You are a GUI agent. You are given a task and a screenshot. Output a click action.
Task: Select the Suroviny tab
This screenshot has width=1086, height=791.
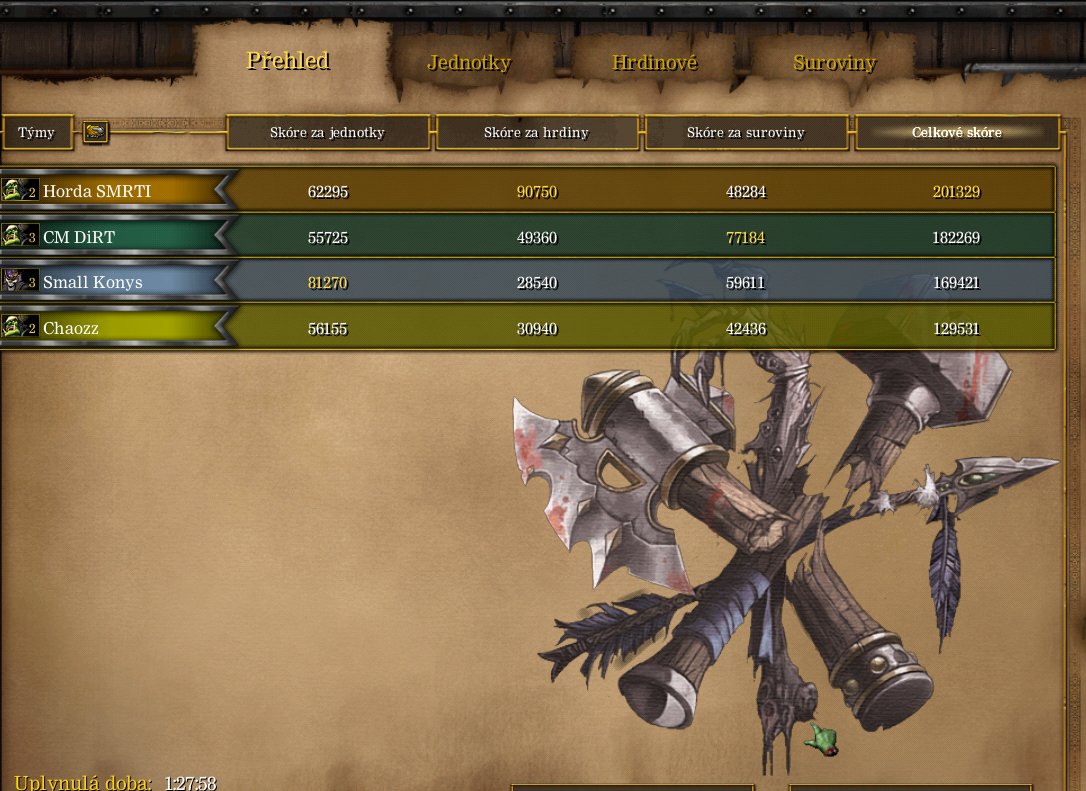tap(834, 63)
